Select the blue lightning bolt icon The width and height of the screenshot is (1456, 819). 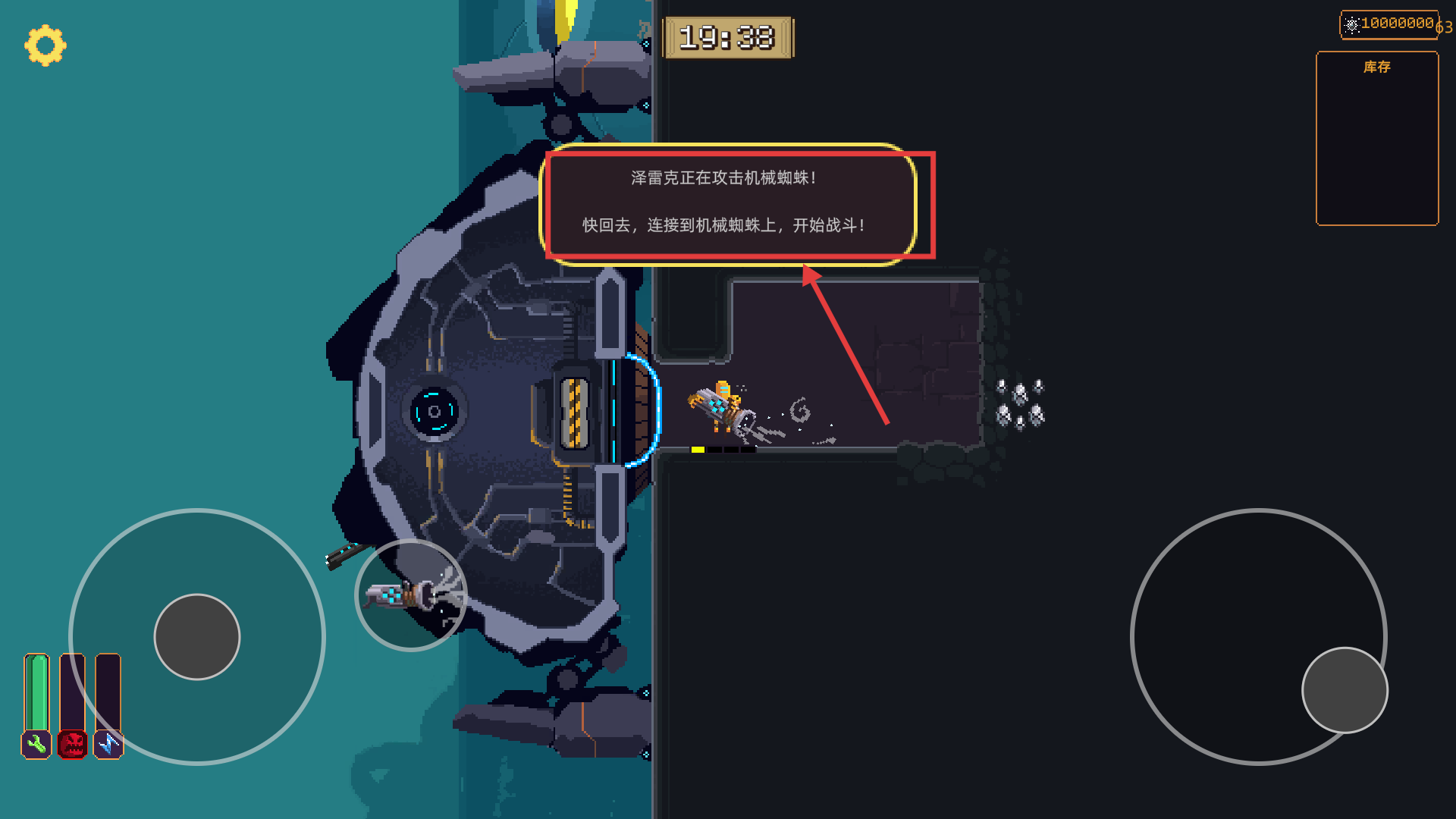[108, 745]
